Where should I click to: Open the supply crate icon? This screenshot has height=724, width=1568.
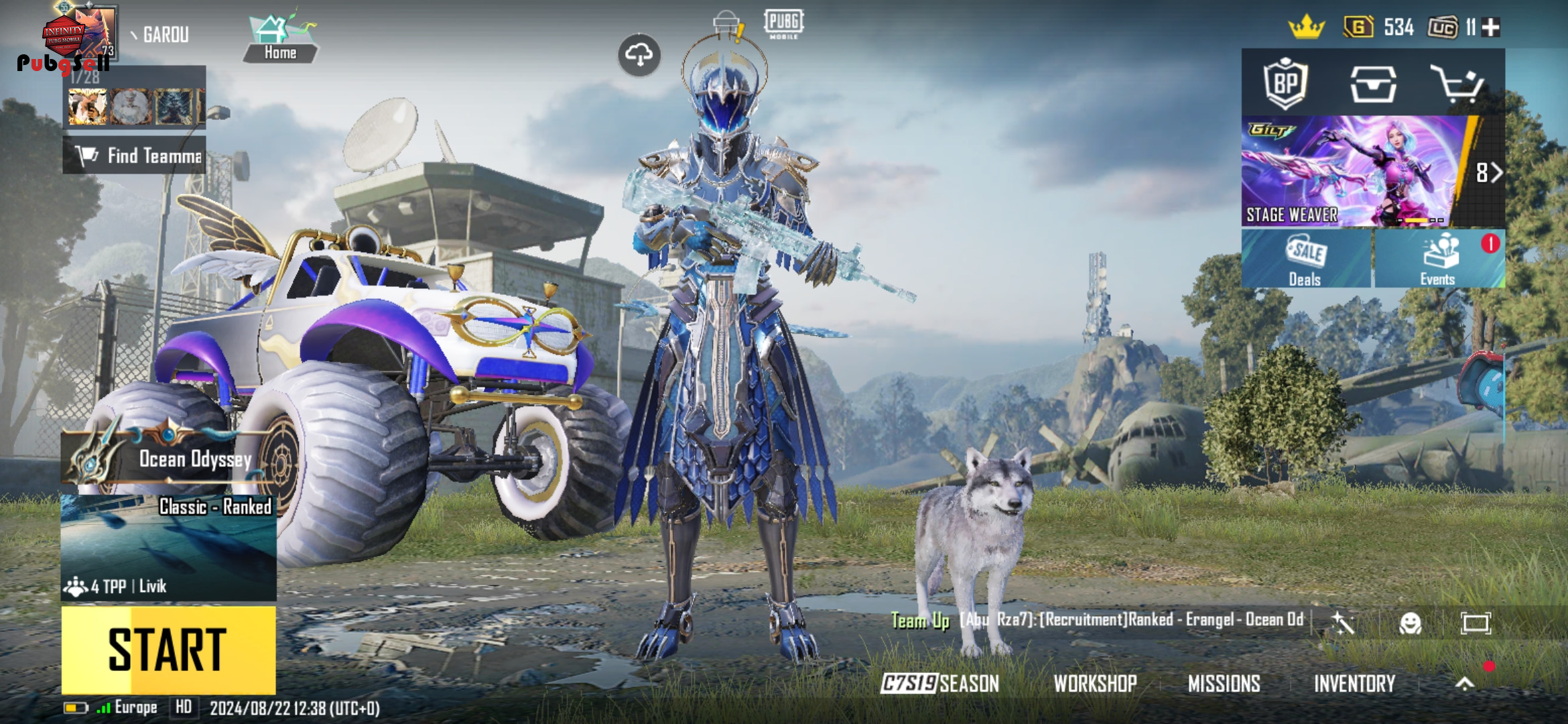[x=1373, y=84]
